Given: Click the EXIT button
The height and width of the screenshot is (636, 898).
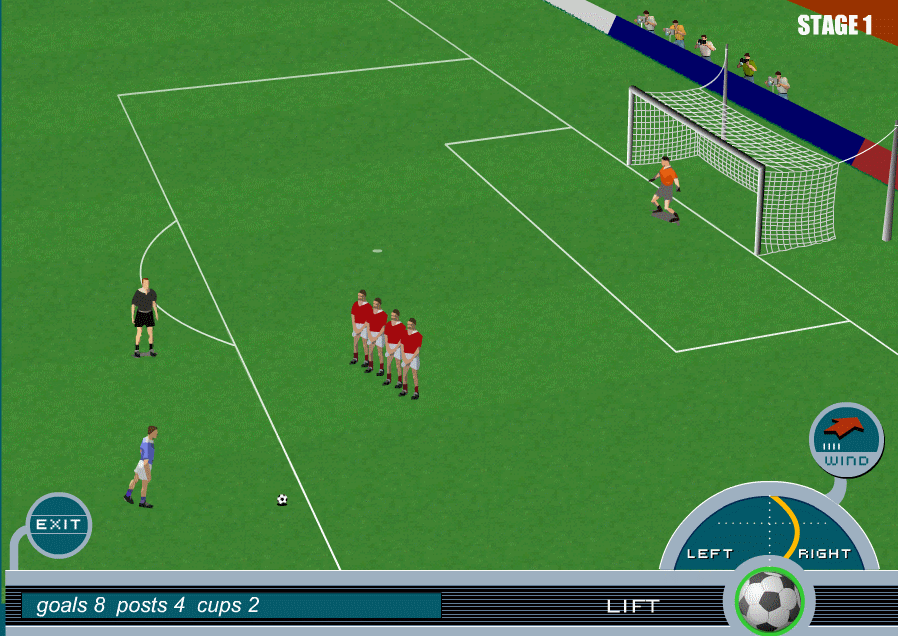Looking at the screenshot, I should pos(59,524).
